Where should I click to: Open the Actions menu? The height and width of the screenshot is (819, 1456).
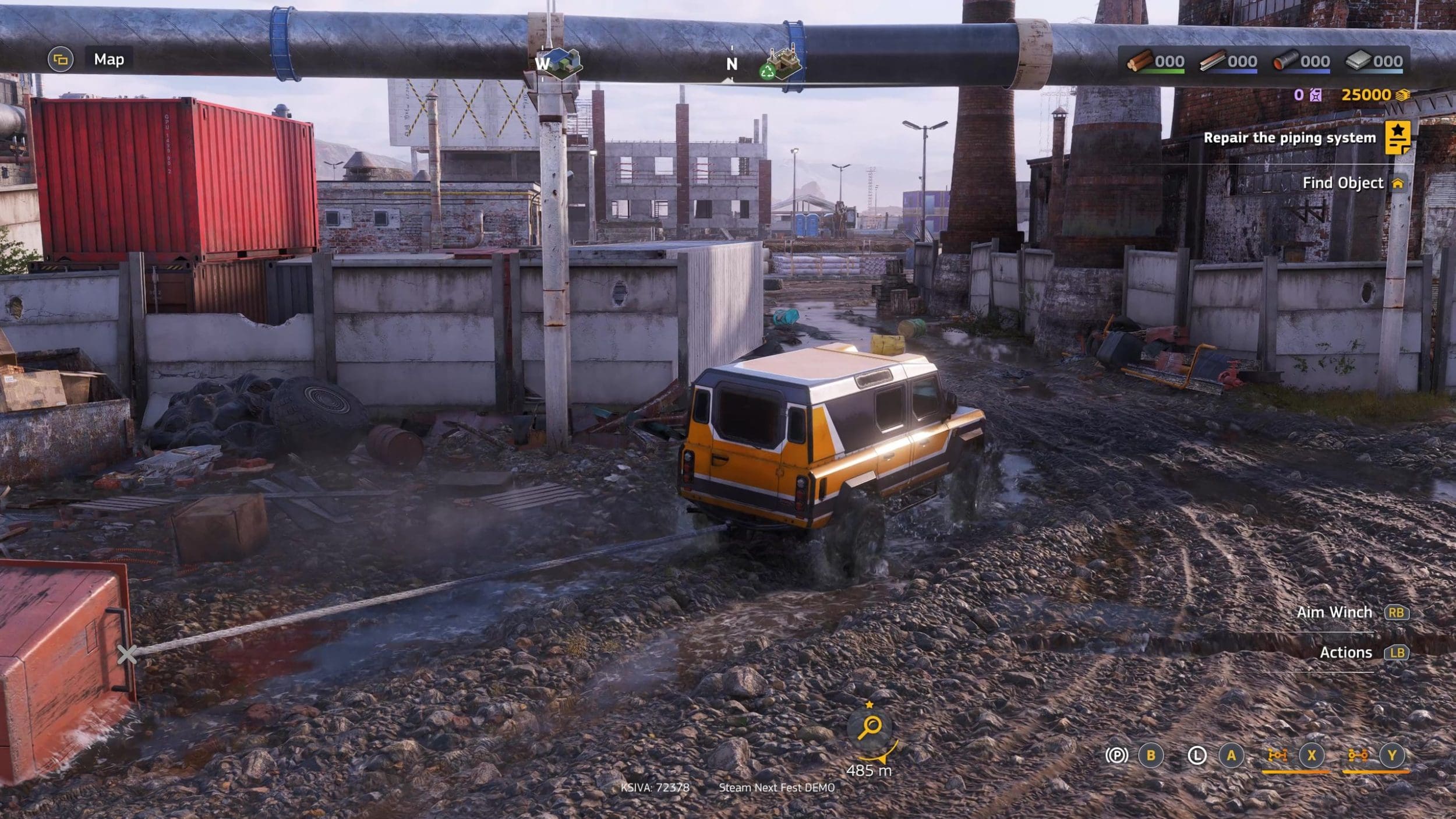1345,652
